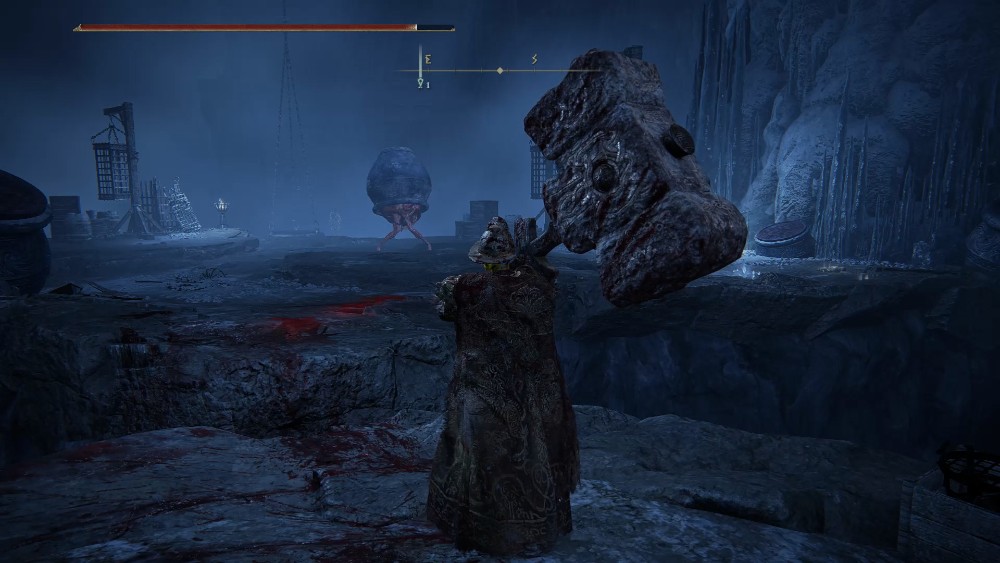
Task: Click the compass bar's center diamond
Action: [x=500, y=71]
